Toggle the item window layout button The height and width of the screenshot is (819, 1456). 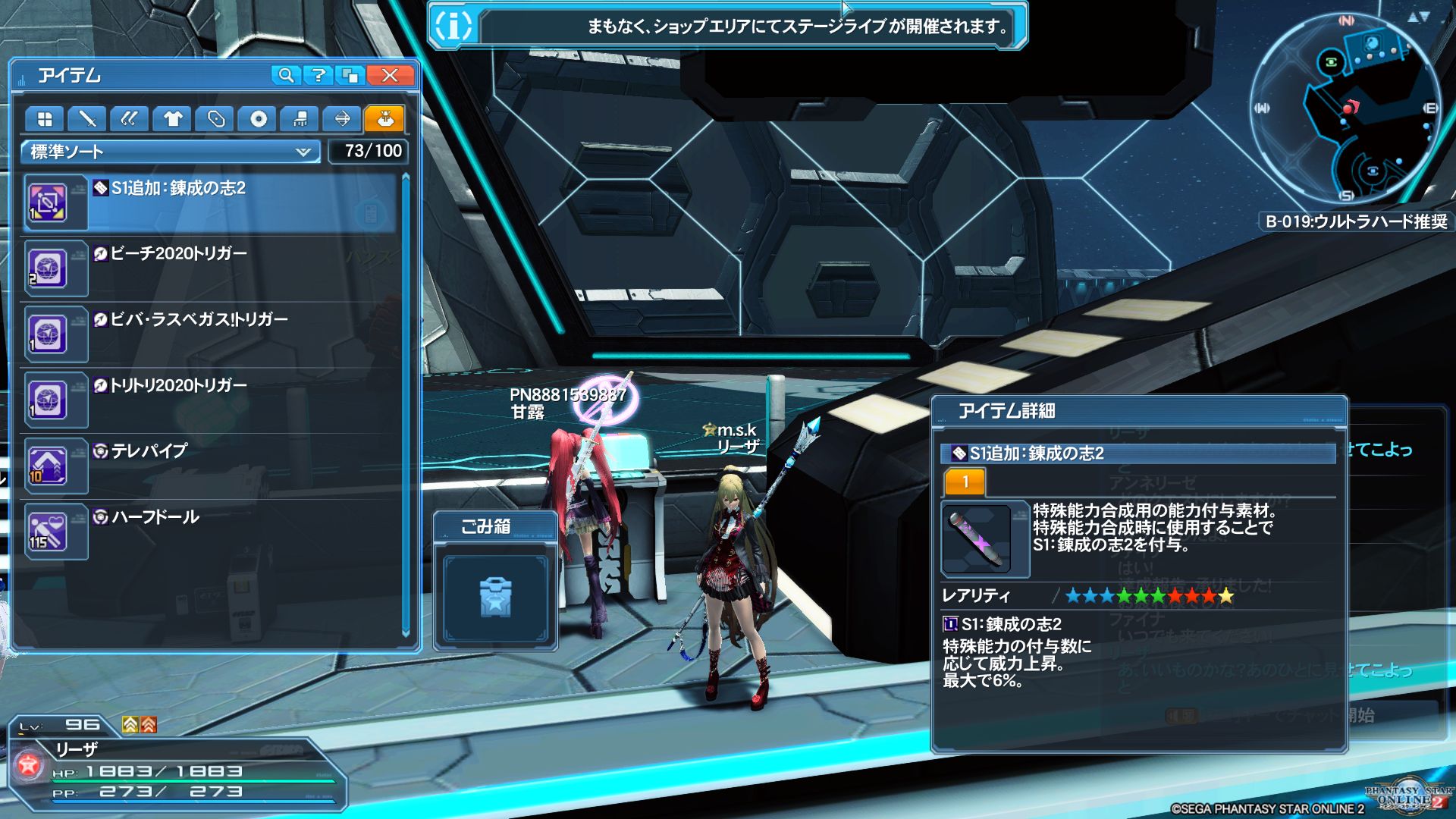point(350,75)
